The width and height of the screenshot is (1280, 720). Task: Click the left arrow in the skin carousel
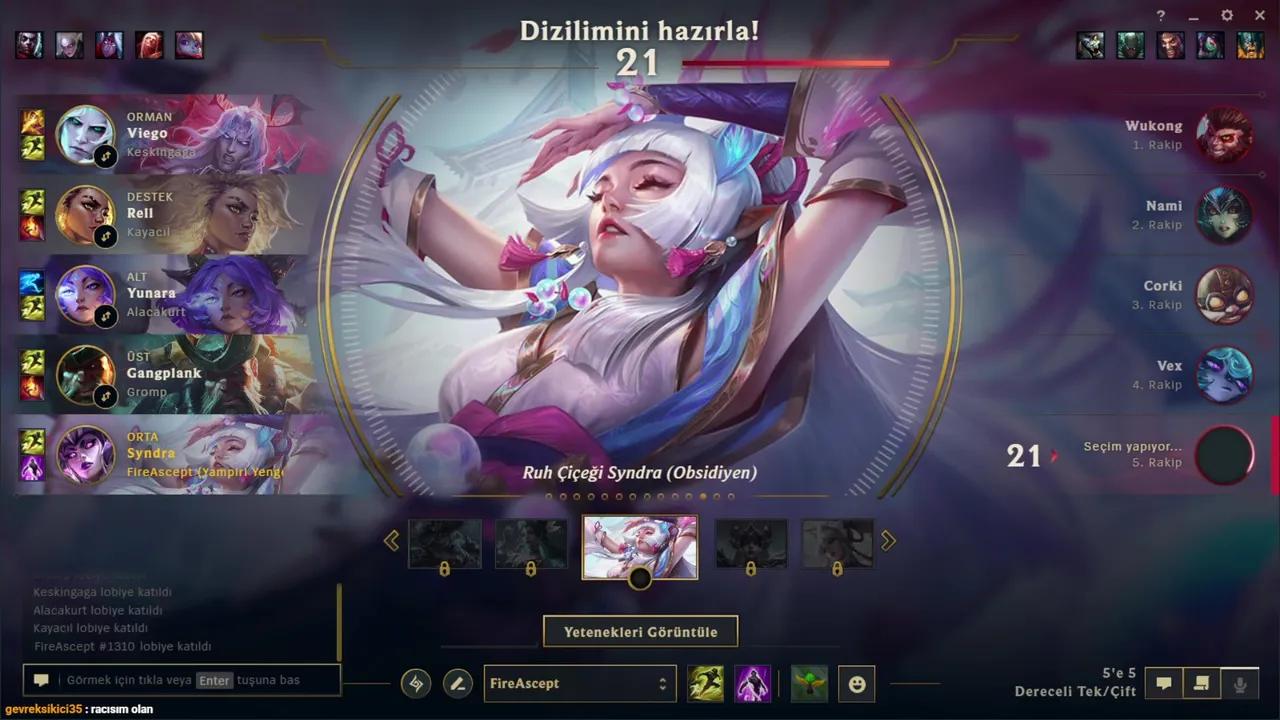[x=392, y=540]
